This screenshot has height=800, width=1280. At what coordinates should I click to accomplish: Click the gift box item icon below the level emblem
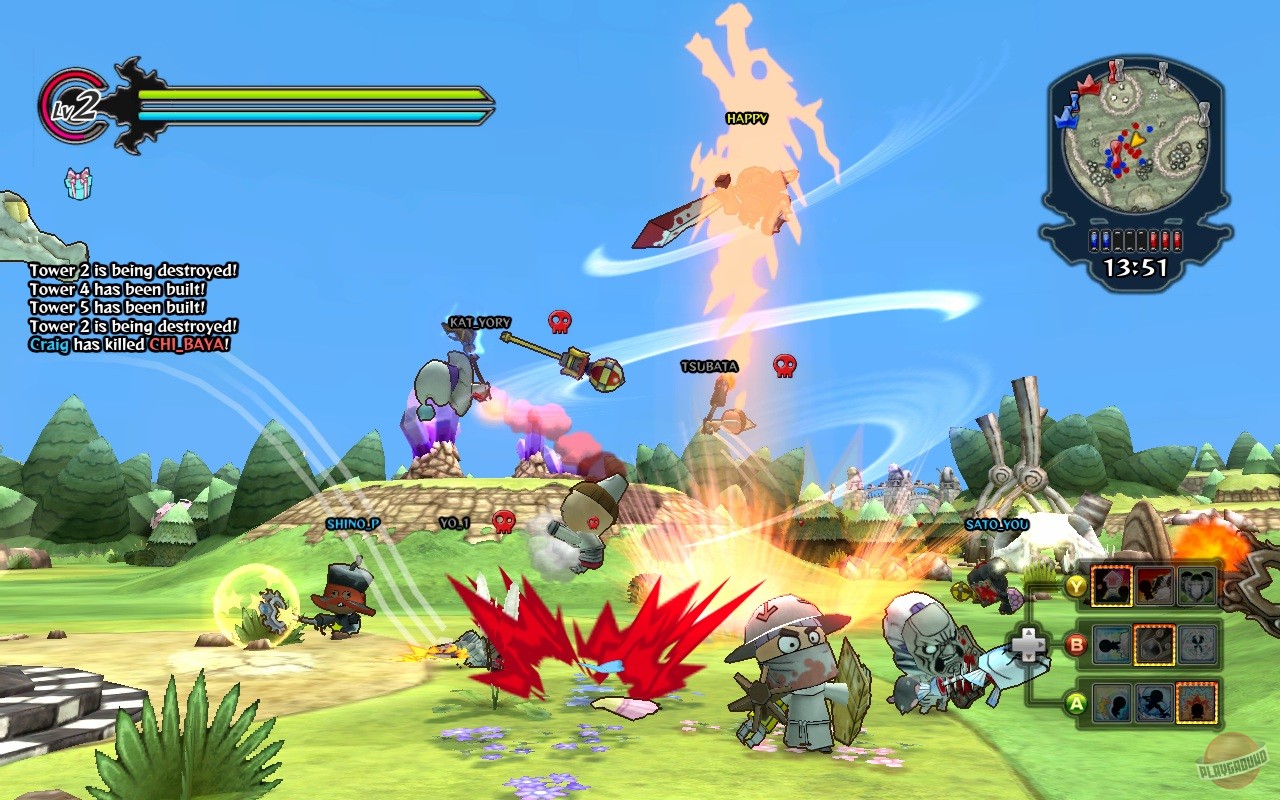pyautogui.click(x=79, y=184)
